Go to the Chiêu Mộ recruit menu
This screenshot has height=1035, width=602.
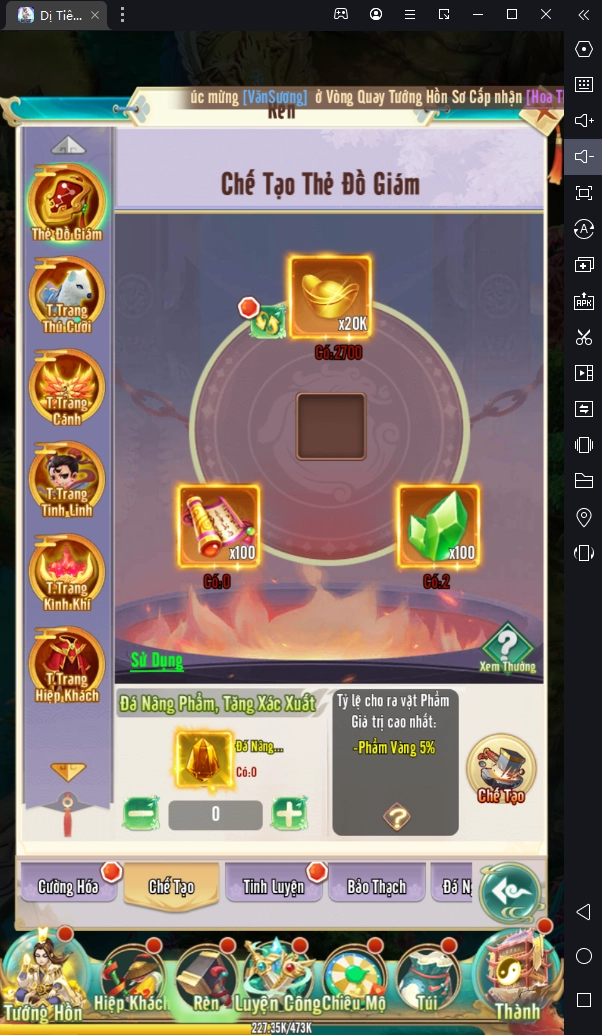click(x=353, y=980)
